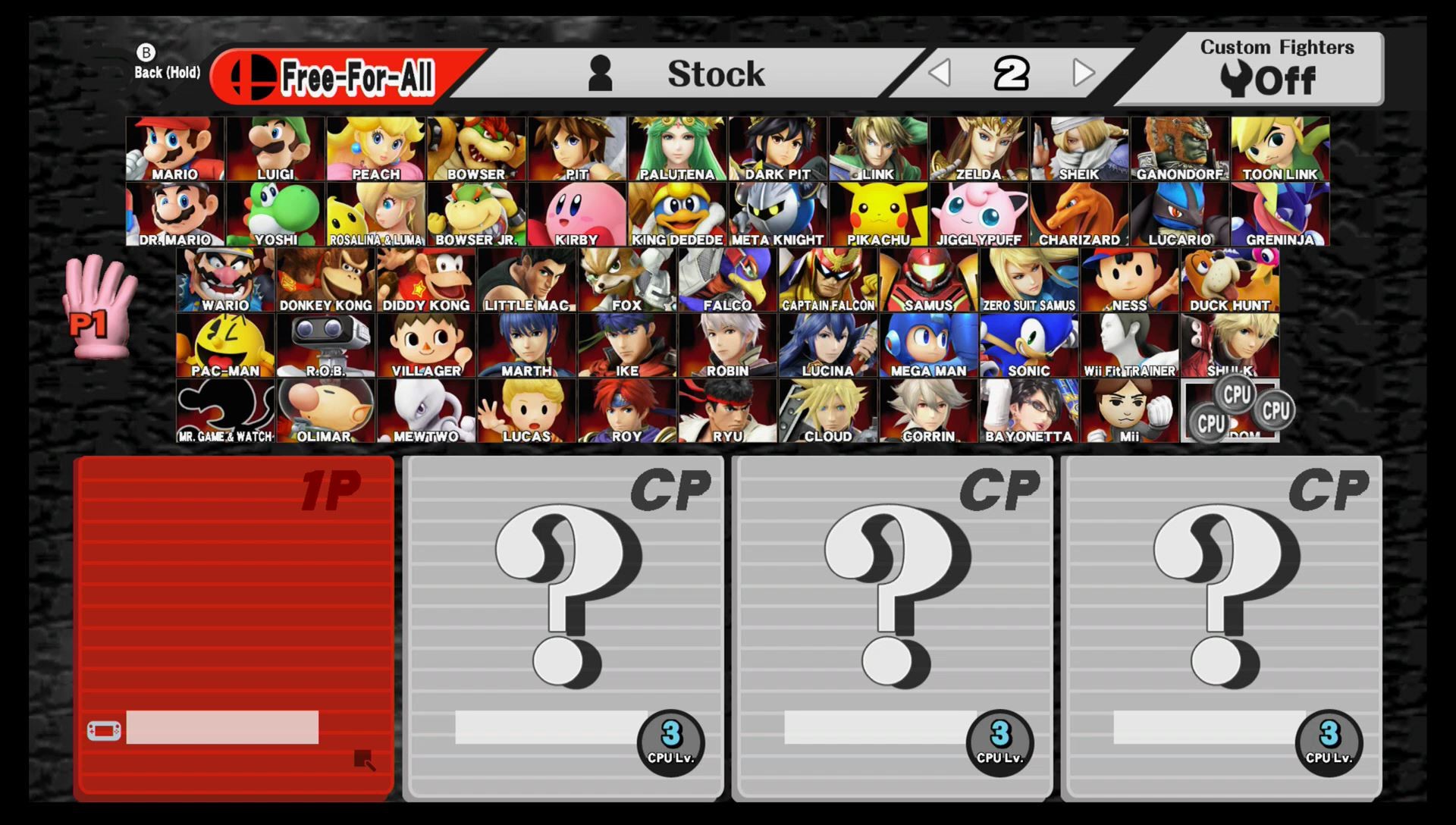Viewport: 1456px width, 825px height.
Task: Pick Wii Fit Trainer from the roster
Action: click(1128, 345)
